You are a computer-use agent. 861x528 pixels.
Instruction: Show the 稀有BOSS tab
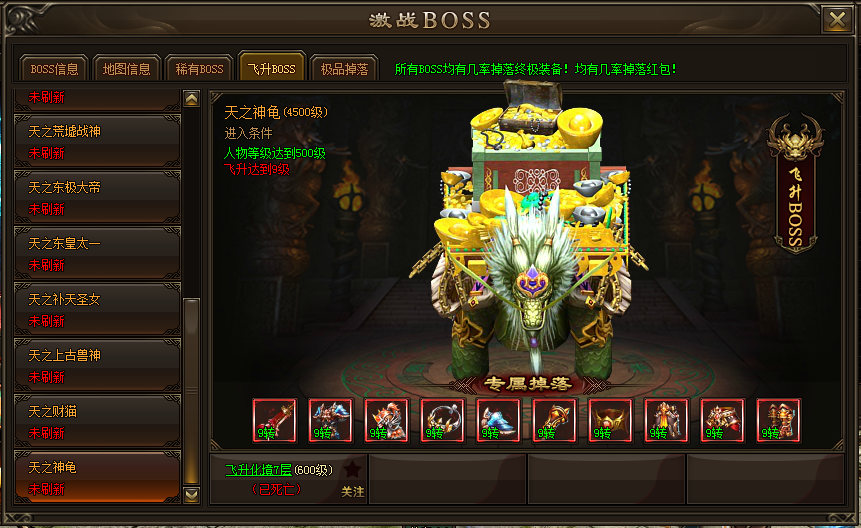(x=198, y=69)
